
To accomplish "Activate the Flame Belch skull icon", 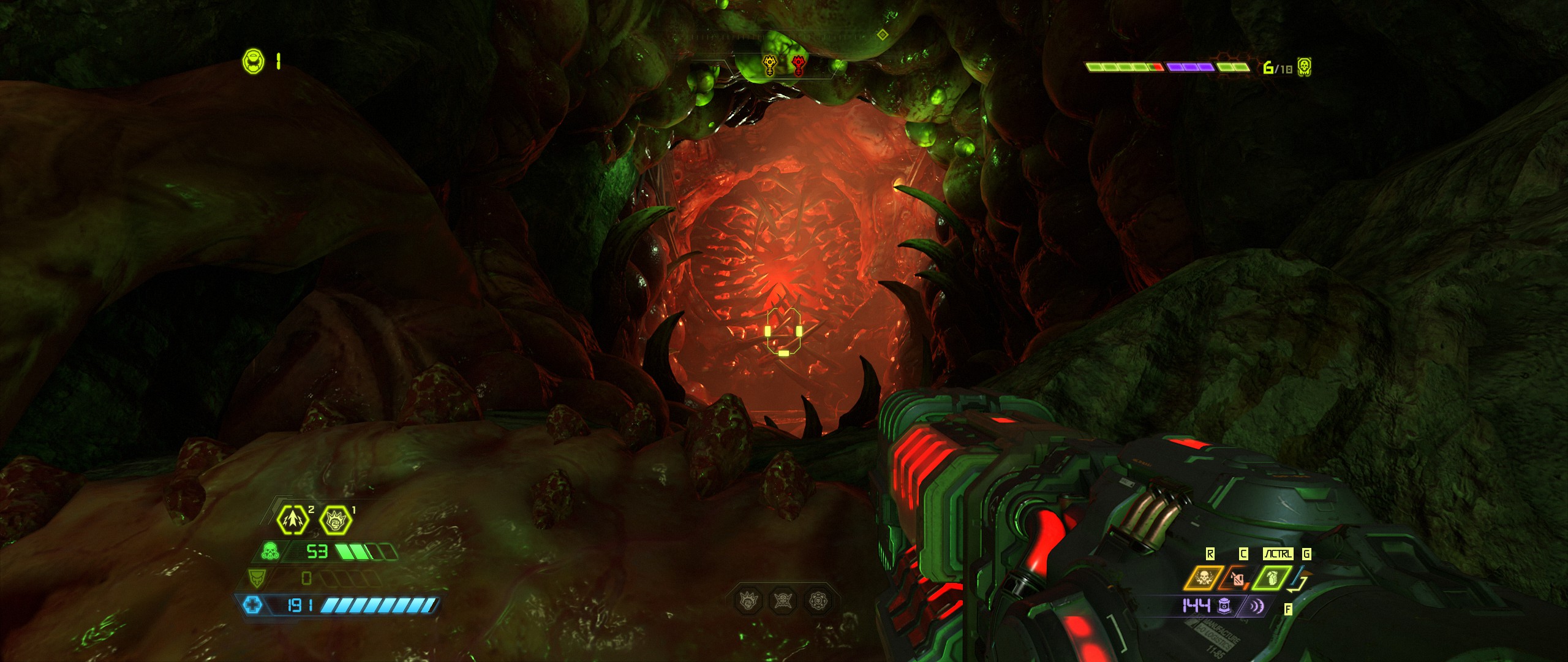I will tap(1203, 579).
